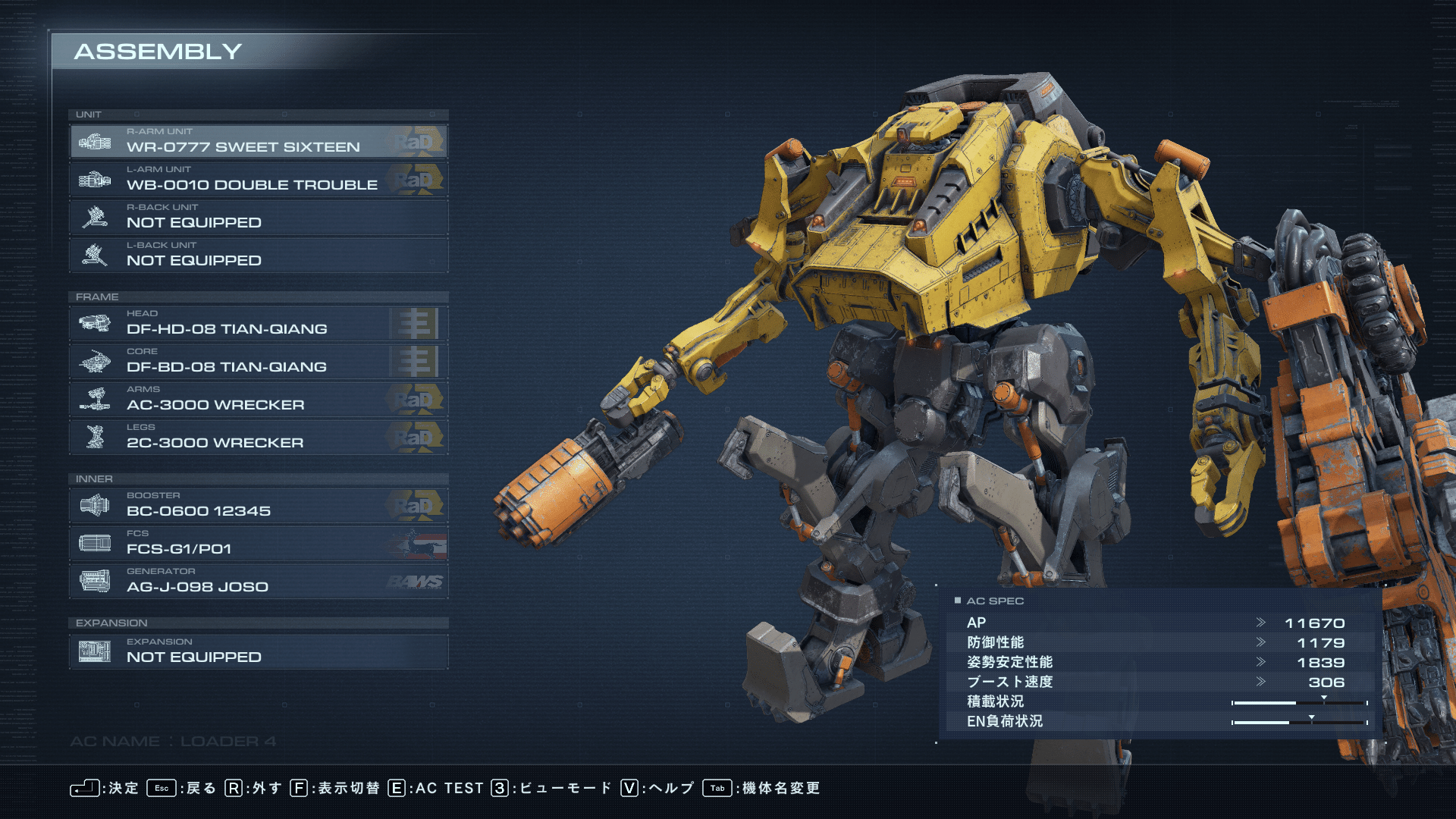Viewport: 1456px width, 819px height.
Task: Select the CORE part icon
Action: tap(97, 361)
